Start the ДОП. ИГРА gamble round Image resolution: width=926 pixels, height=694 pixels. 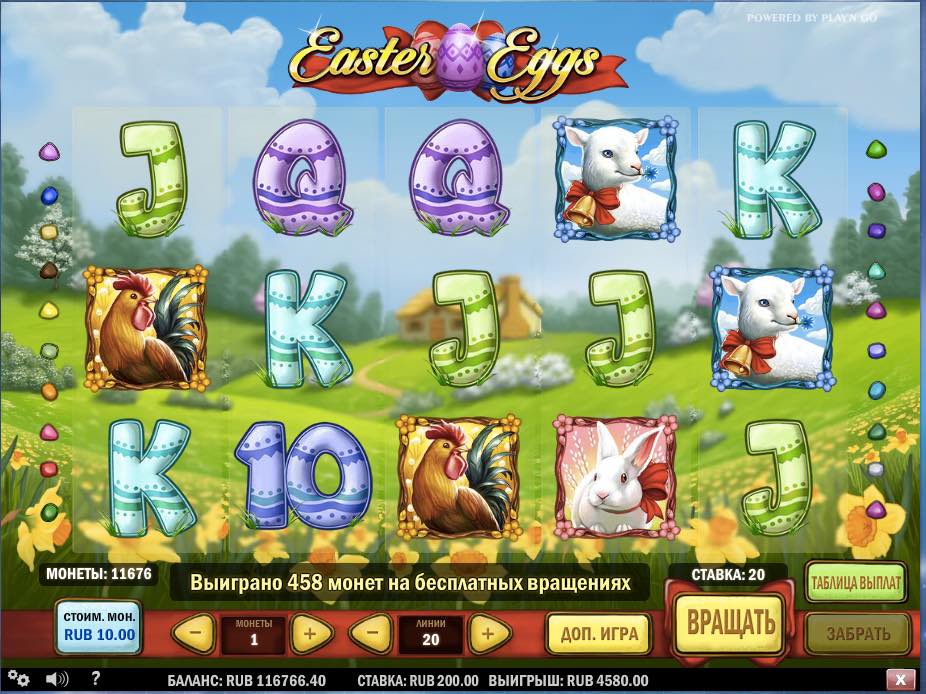tap(598, 634)
